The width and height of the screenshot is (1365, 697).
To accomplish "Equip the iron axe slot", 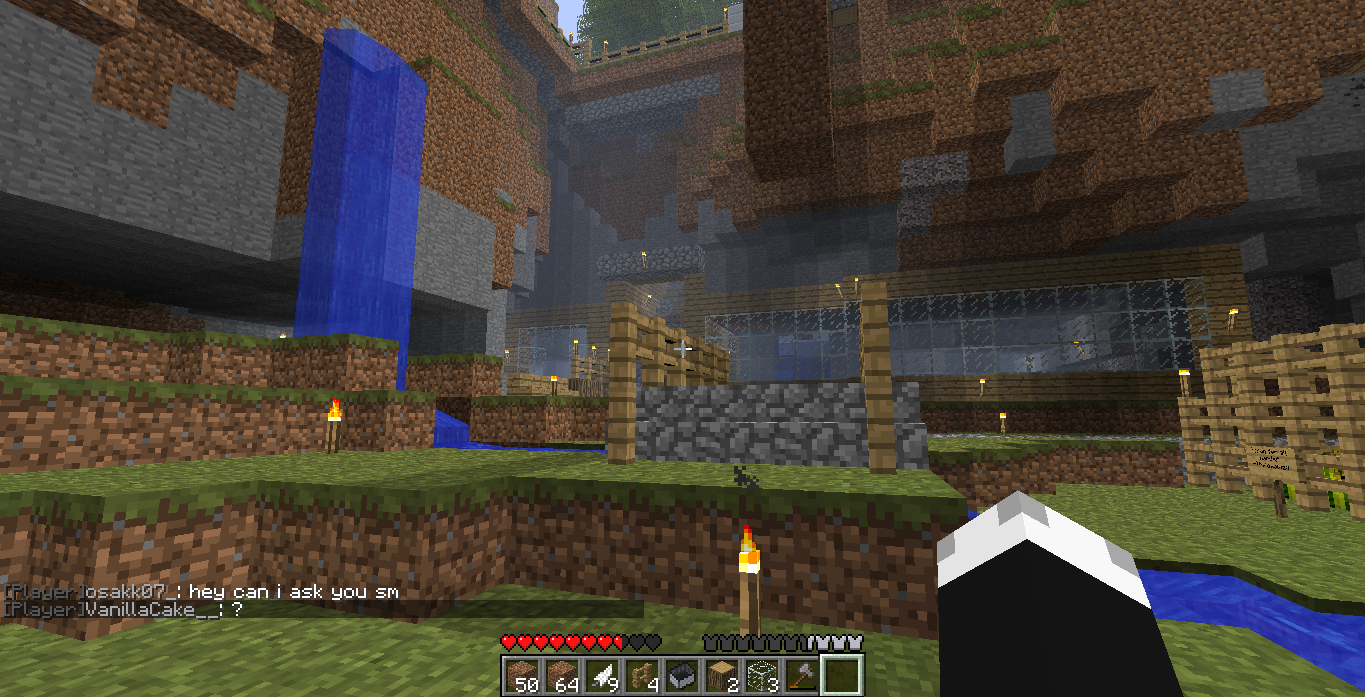I will [800, 675].
